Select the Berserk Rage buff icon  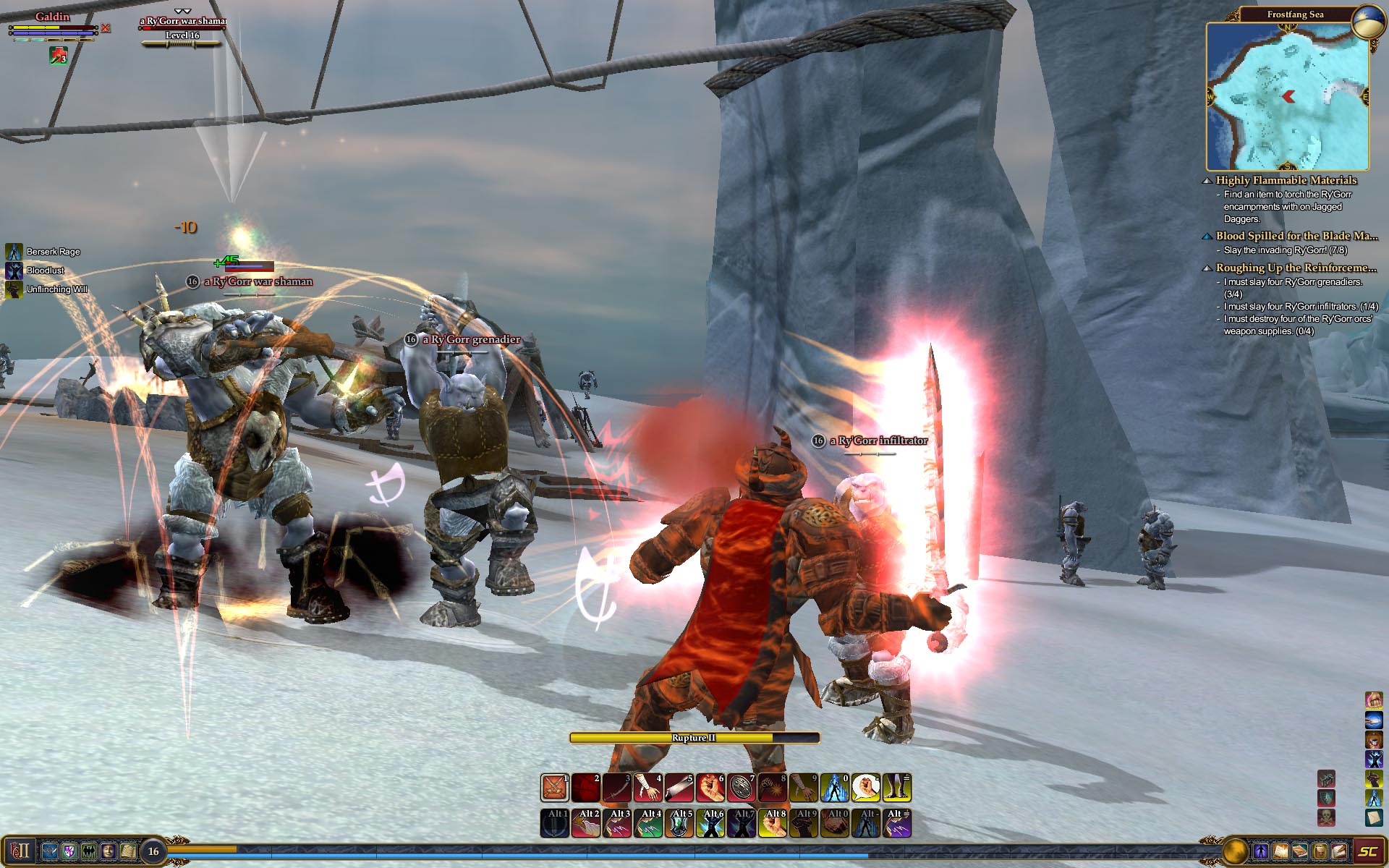pos(14,252)
